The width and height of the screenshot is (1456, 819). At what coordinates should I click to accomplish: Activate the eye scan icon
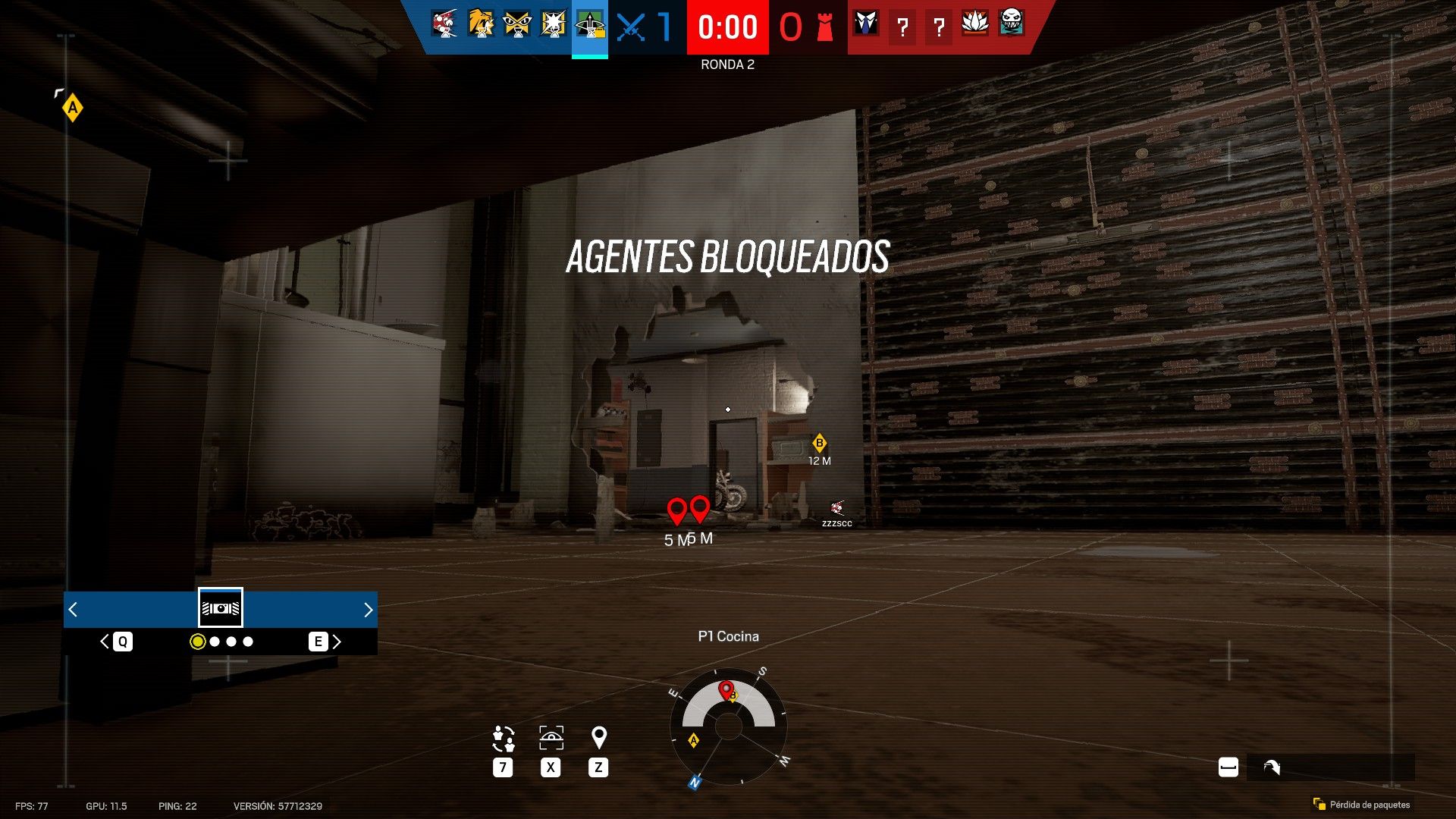click(551, 738)
